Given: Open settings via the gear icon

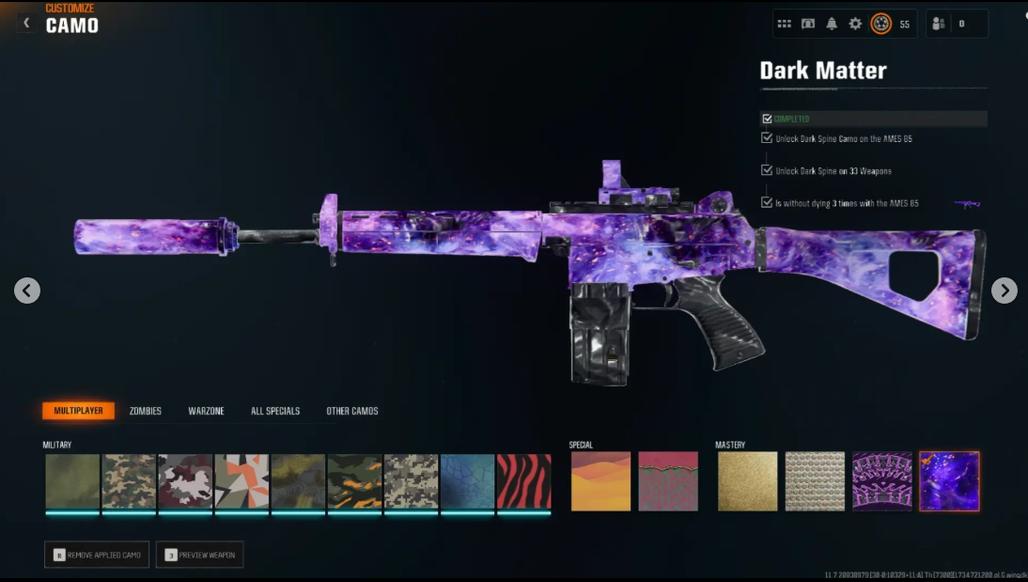Looking at the screenshot, I should click(x=855, y=24).
